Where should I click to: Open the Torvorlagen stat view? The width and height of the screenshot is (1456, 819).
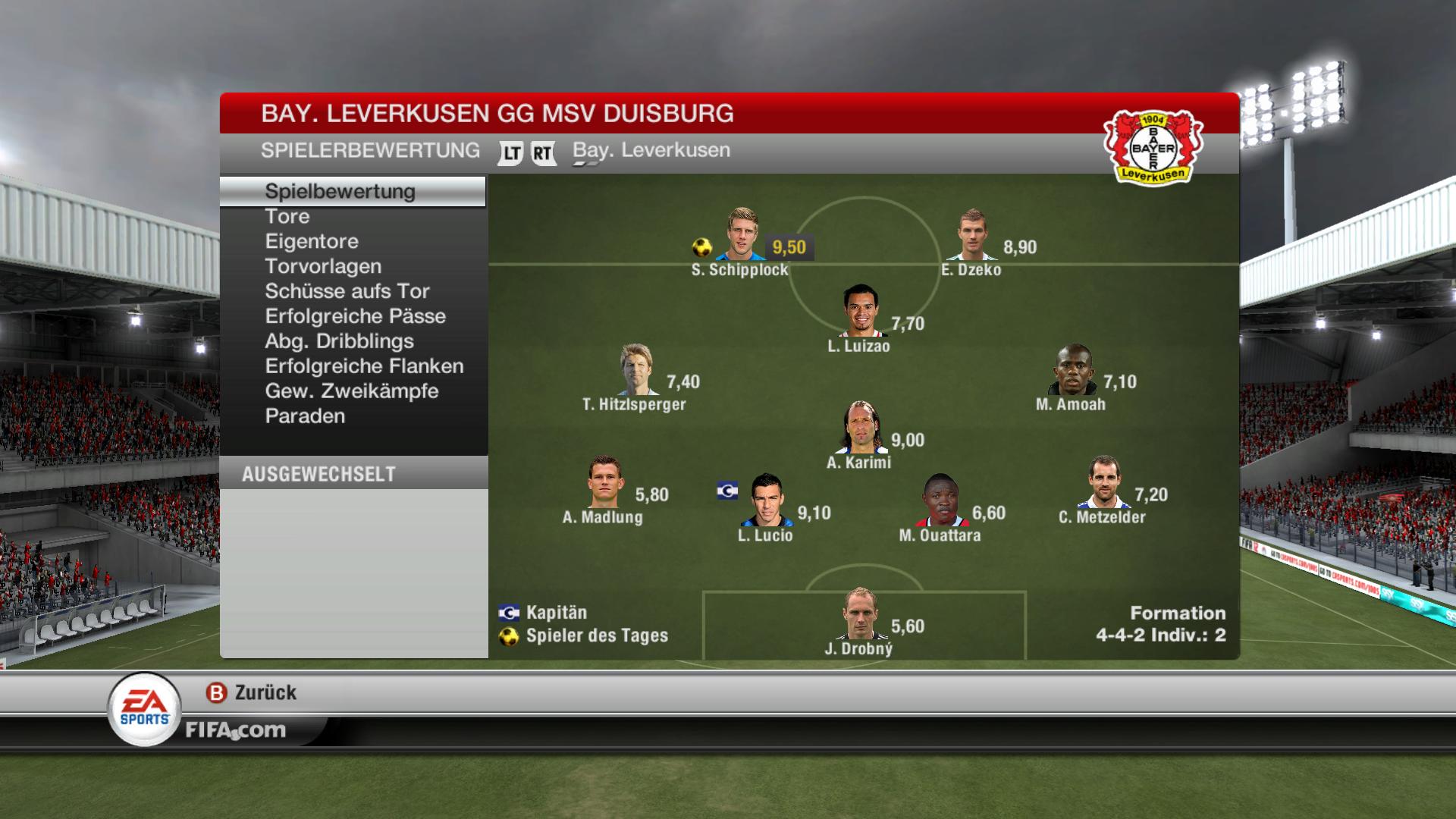[323, 266]
